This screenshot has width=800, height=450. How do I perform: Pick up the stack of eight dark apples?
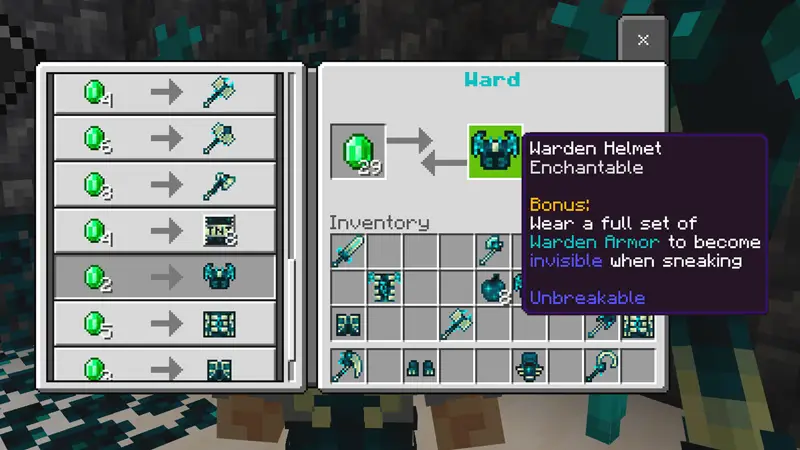[494, 287]
